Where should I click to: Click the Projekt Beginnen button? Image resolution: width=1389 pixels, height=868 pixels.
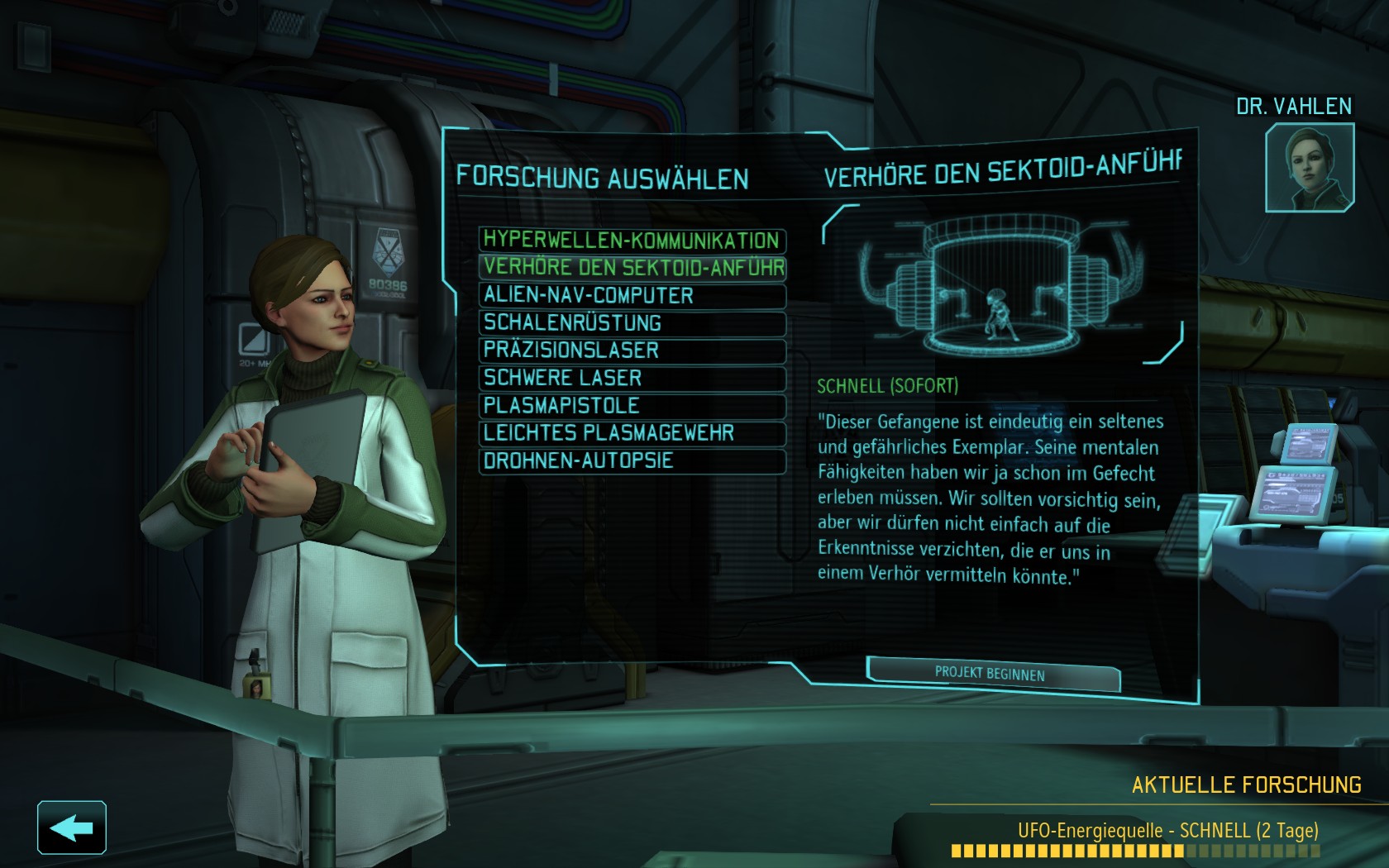click(x=991, y=673)
